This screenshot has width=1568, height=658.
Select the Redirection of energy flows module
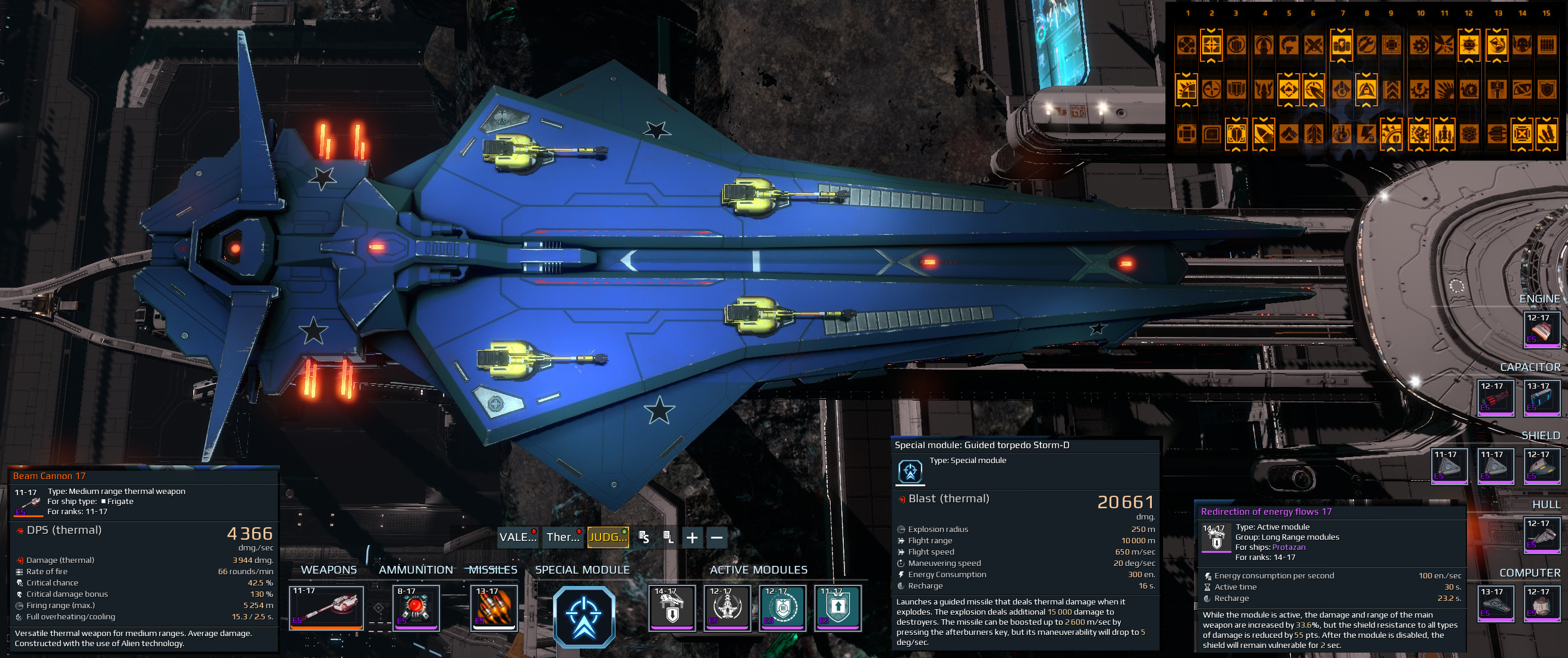point(672,607)
